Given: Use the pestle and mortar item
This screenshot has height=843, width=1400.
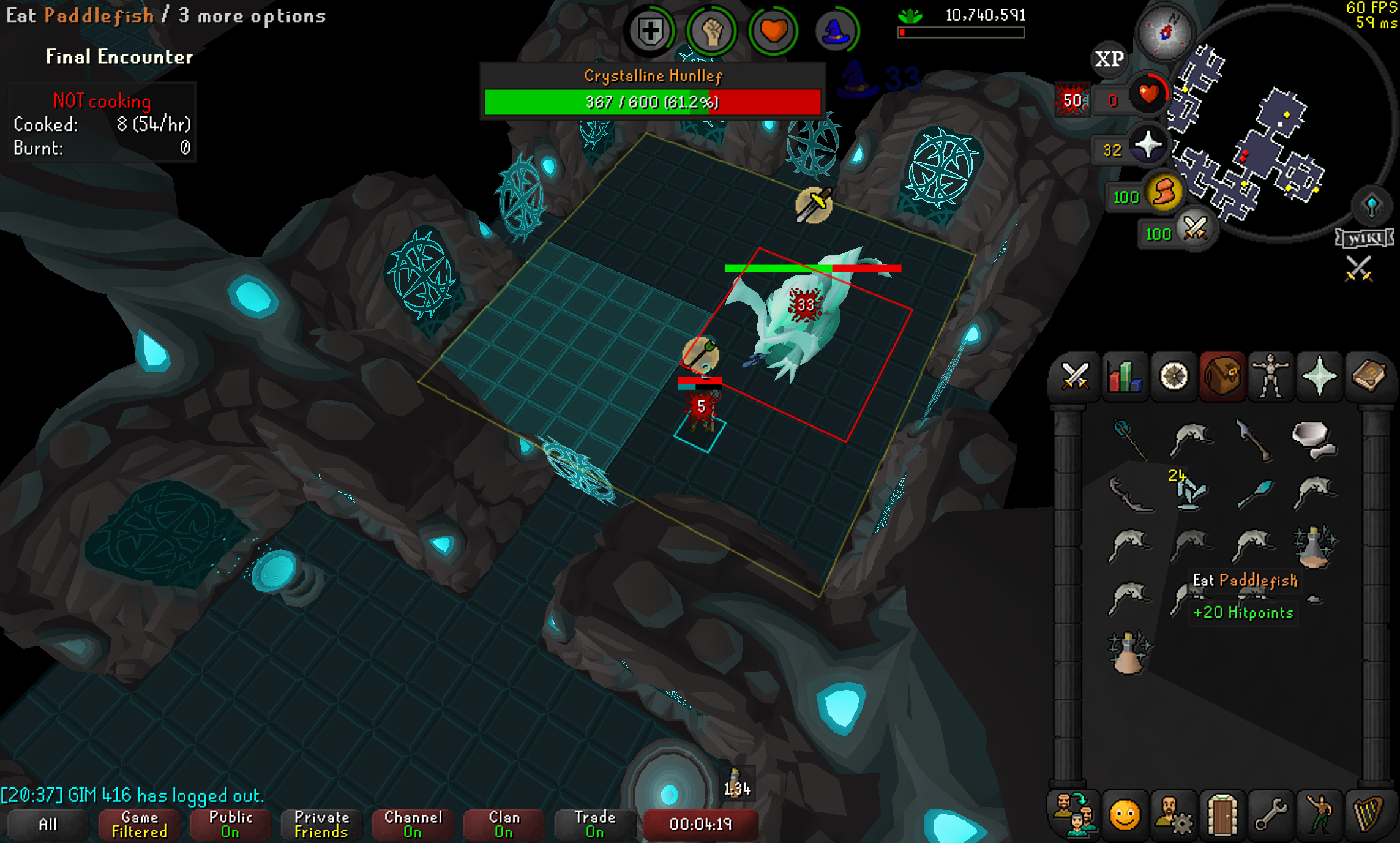Looking at the screenshot, I should pos(1314,439).
